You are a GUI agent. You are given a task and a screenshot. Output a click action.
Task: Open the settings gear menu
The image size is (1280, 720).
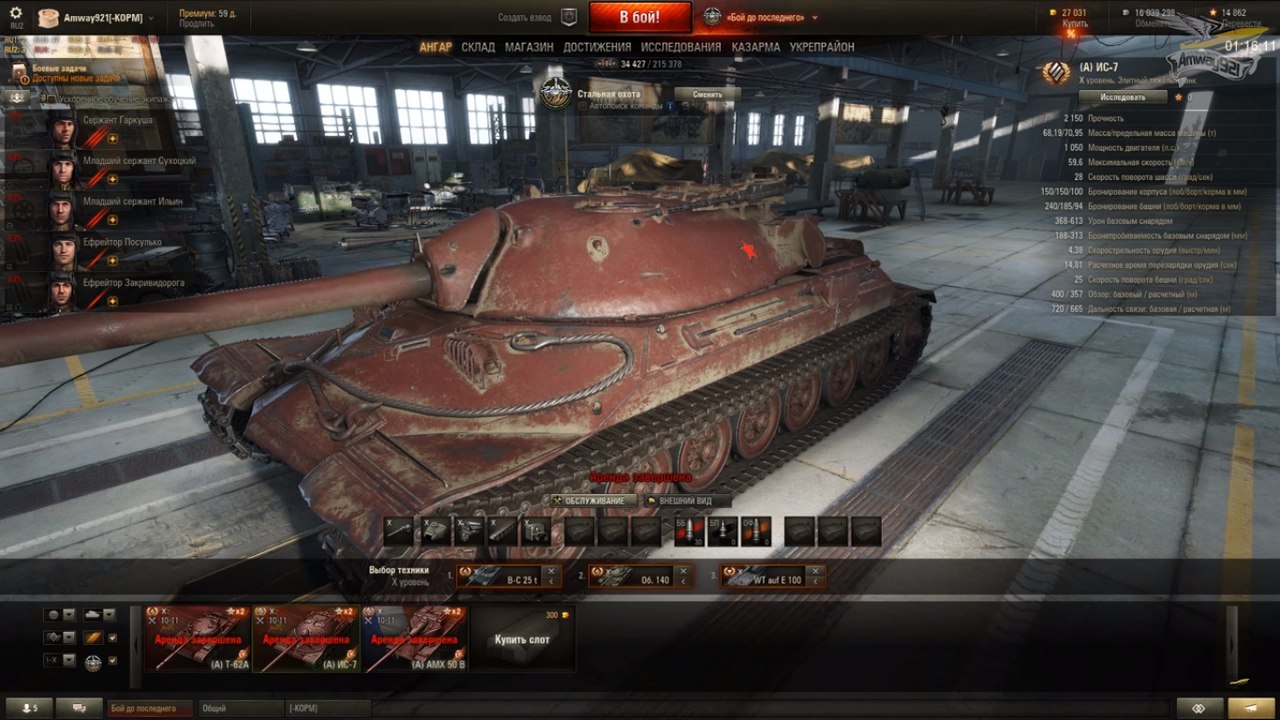[16, 13]
